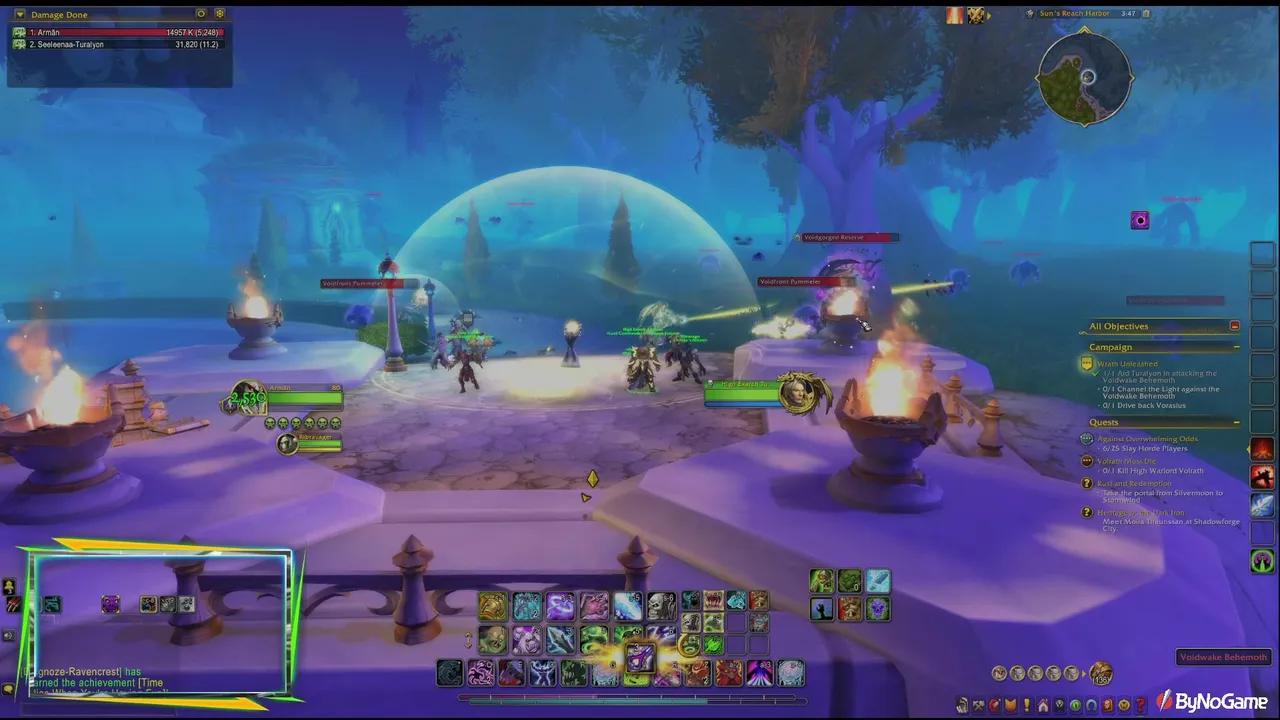Click the calendar icon beside the minimap clock

pos(1146,13)
